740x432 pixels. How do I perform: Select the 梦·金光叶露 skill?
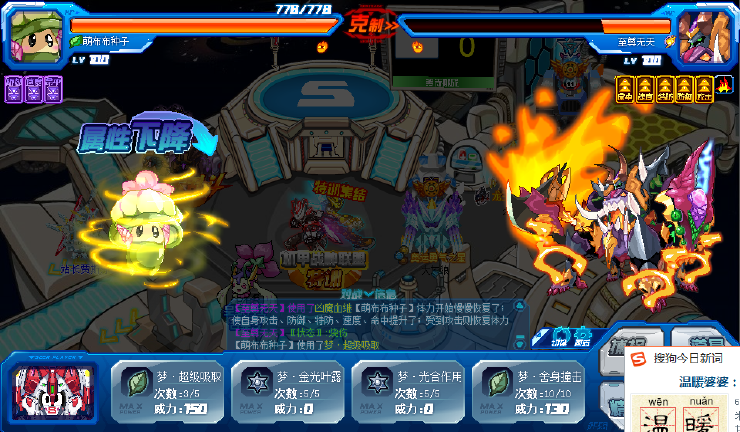tap(290, 390)
